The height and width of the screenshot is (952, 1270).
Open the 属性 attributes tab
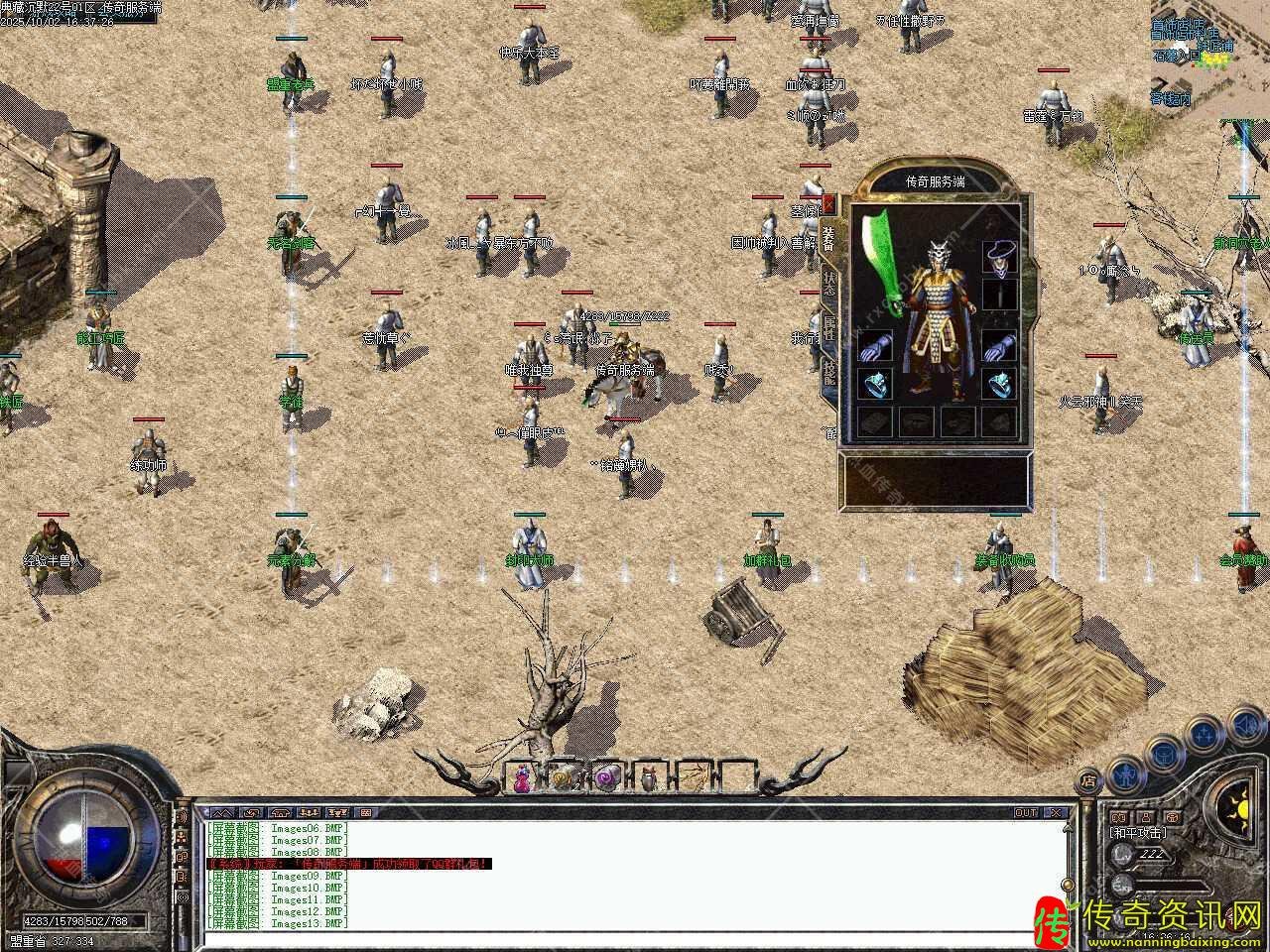829,328
